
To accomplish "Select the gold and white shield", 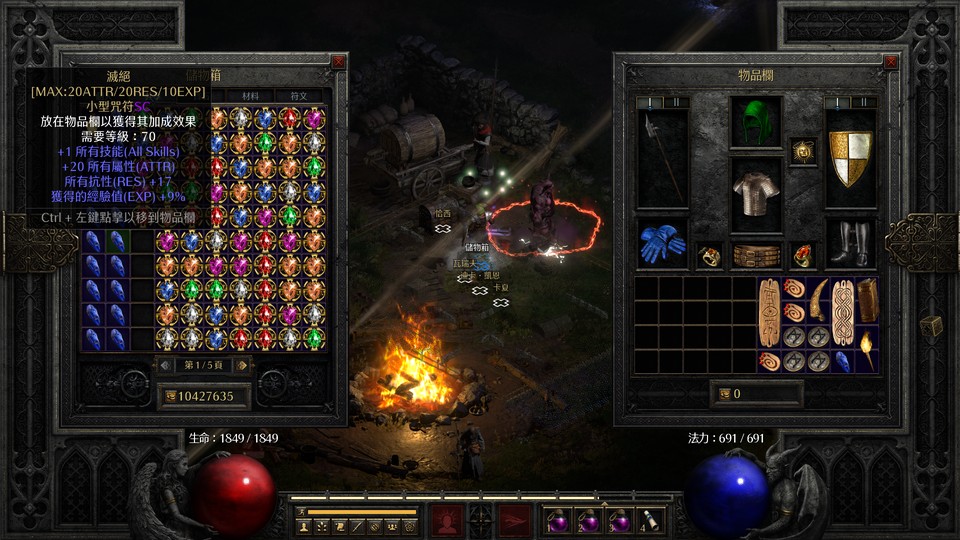I will click(x=851, y=157).
